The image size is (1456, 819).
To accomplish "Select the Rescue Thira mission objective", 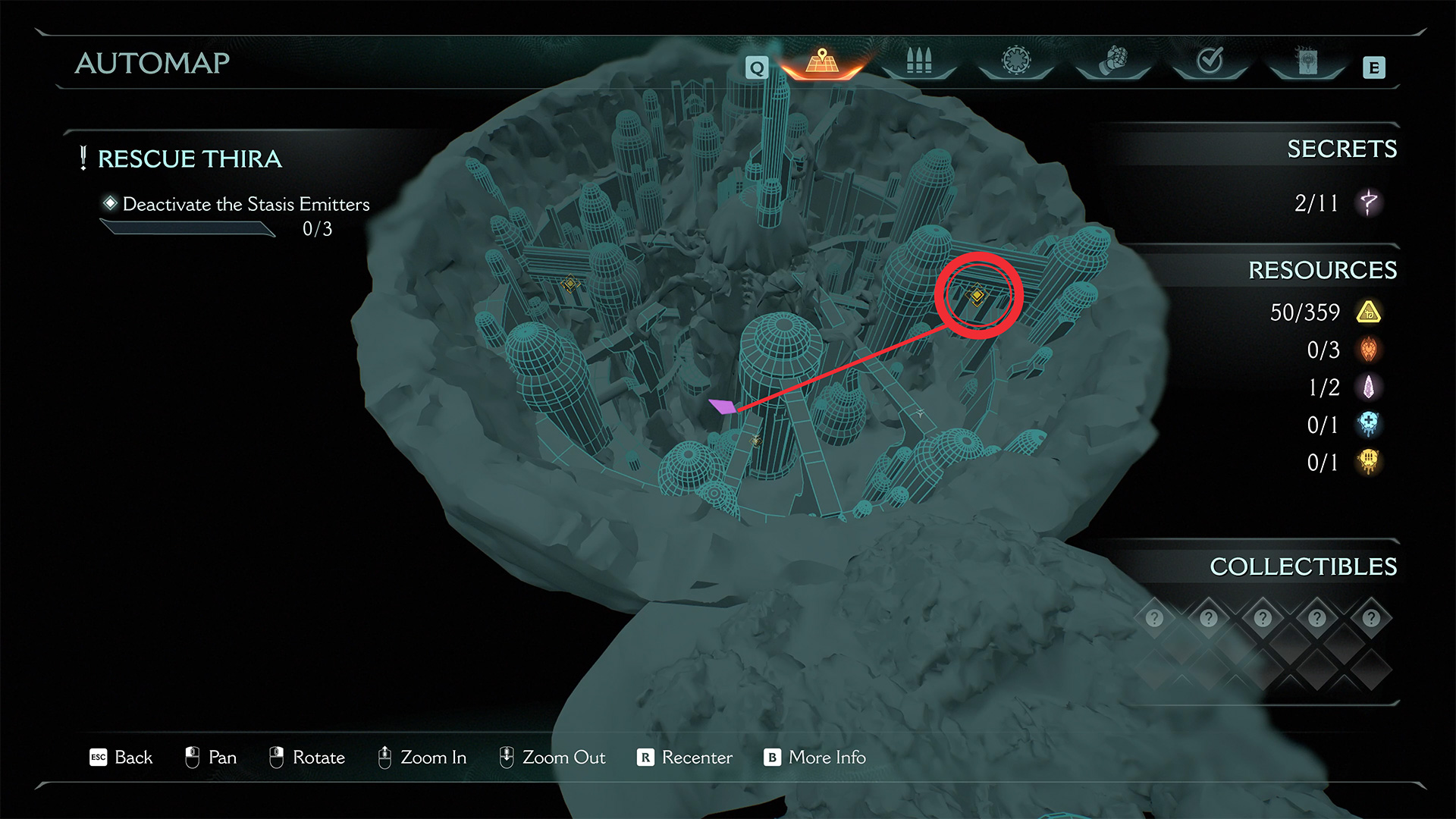I will point(190,159).
